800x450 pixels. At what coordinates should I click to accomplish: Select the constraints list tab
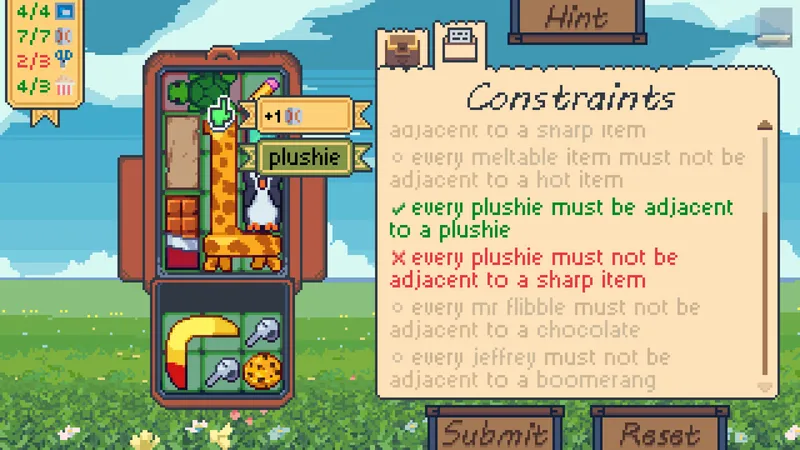(458, 43)
